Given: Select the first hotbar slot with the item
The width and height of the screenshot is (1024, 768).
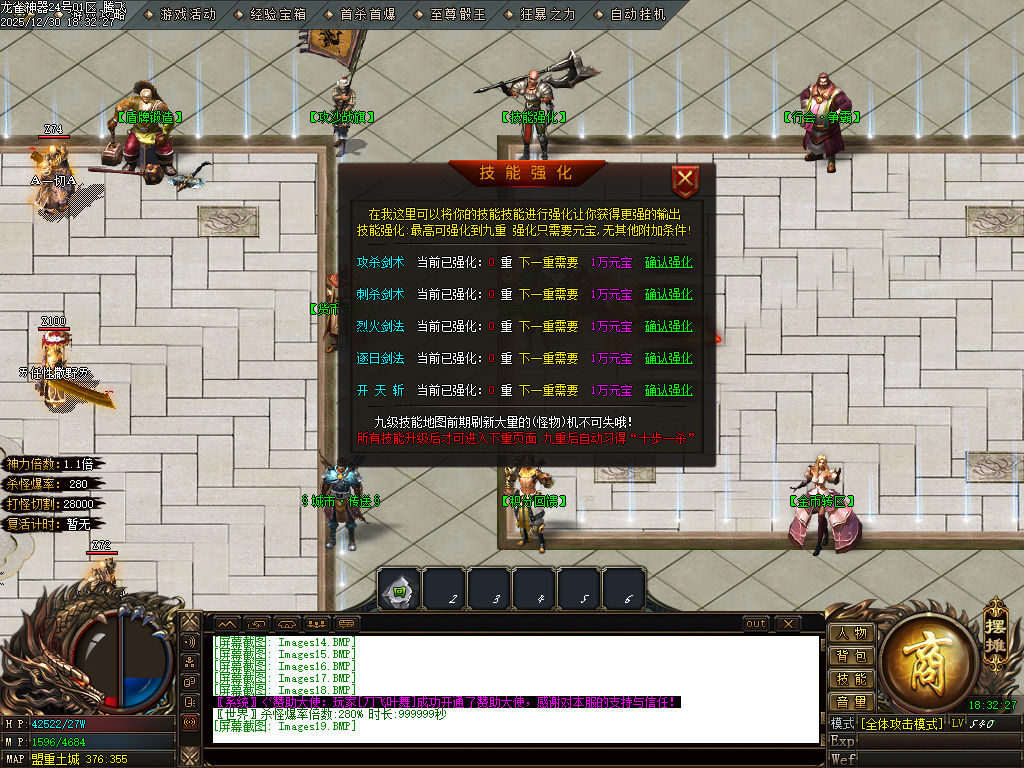Looking at the screenshot, I should 399,590.
